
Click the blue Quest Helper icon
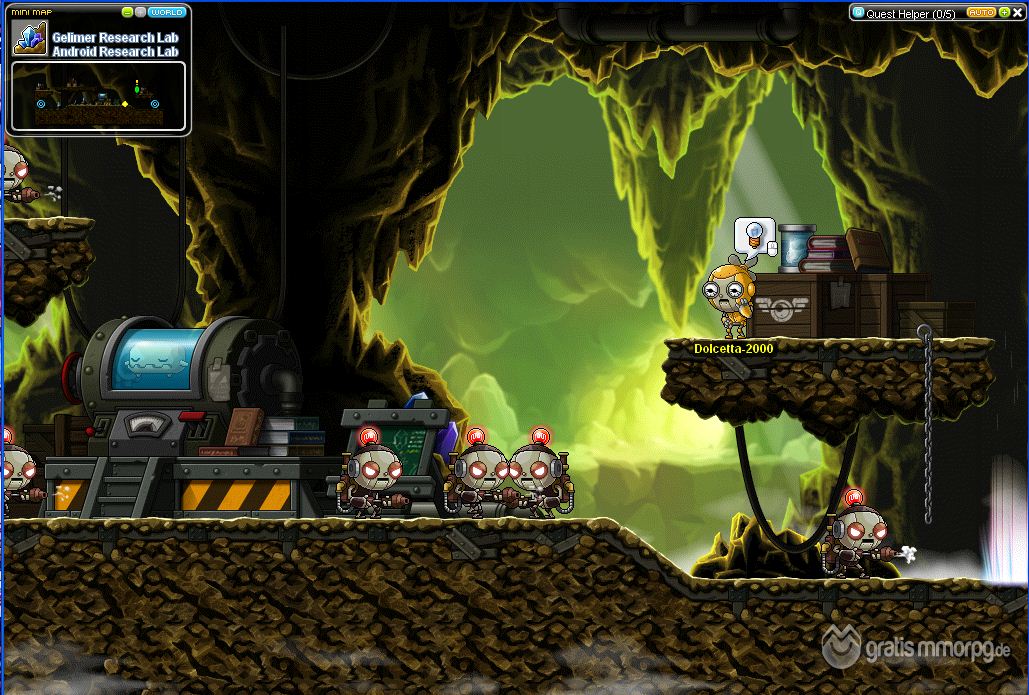(x=858, y=14)
